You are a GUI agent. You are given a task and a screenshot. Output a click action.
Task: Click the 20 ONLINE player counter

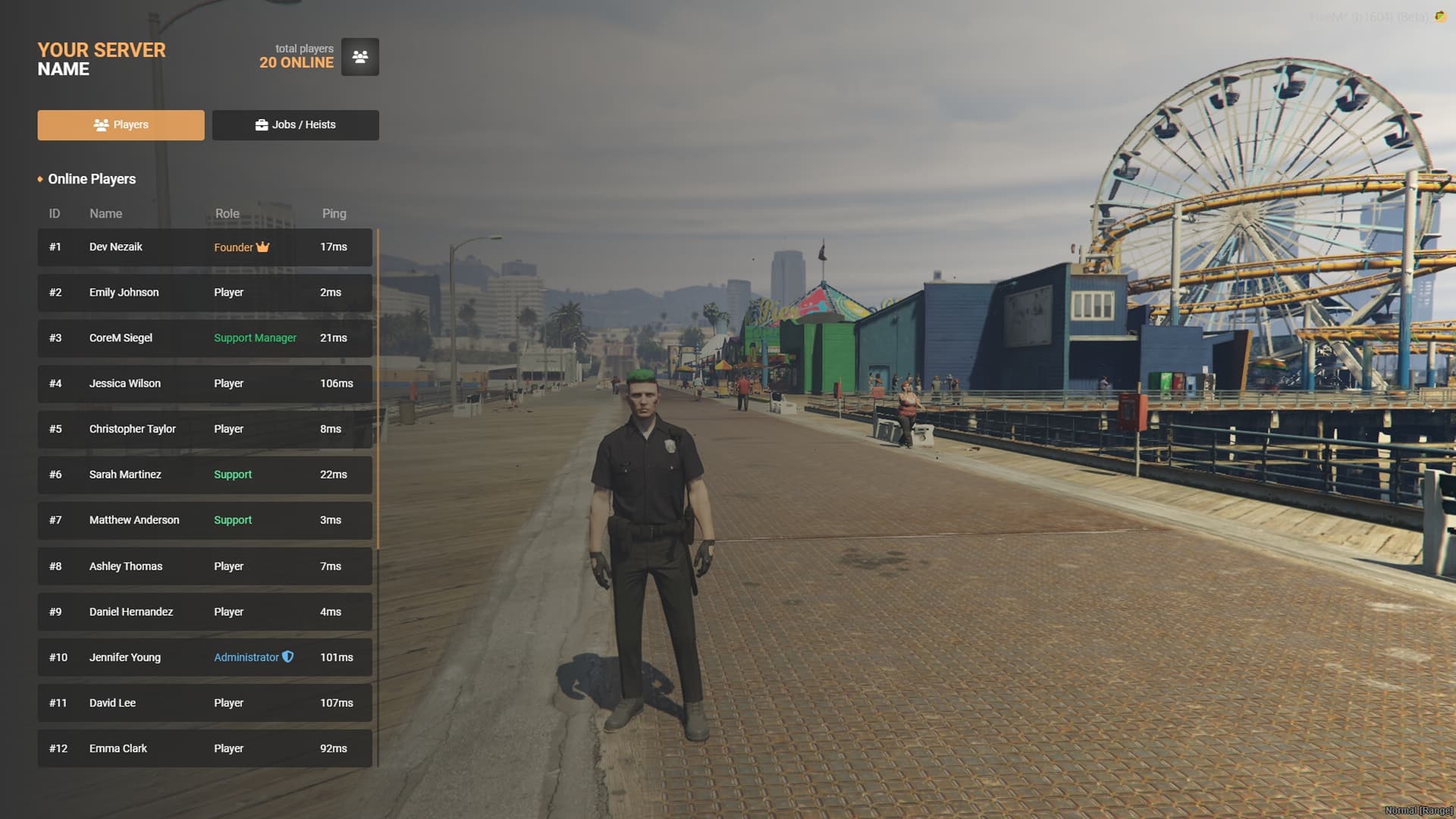(296, 62)
